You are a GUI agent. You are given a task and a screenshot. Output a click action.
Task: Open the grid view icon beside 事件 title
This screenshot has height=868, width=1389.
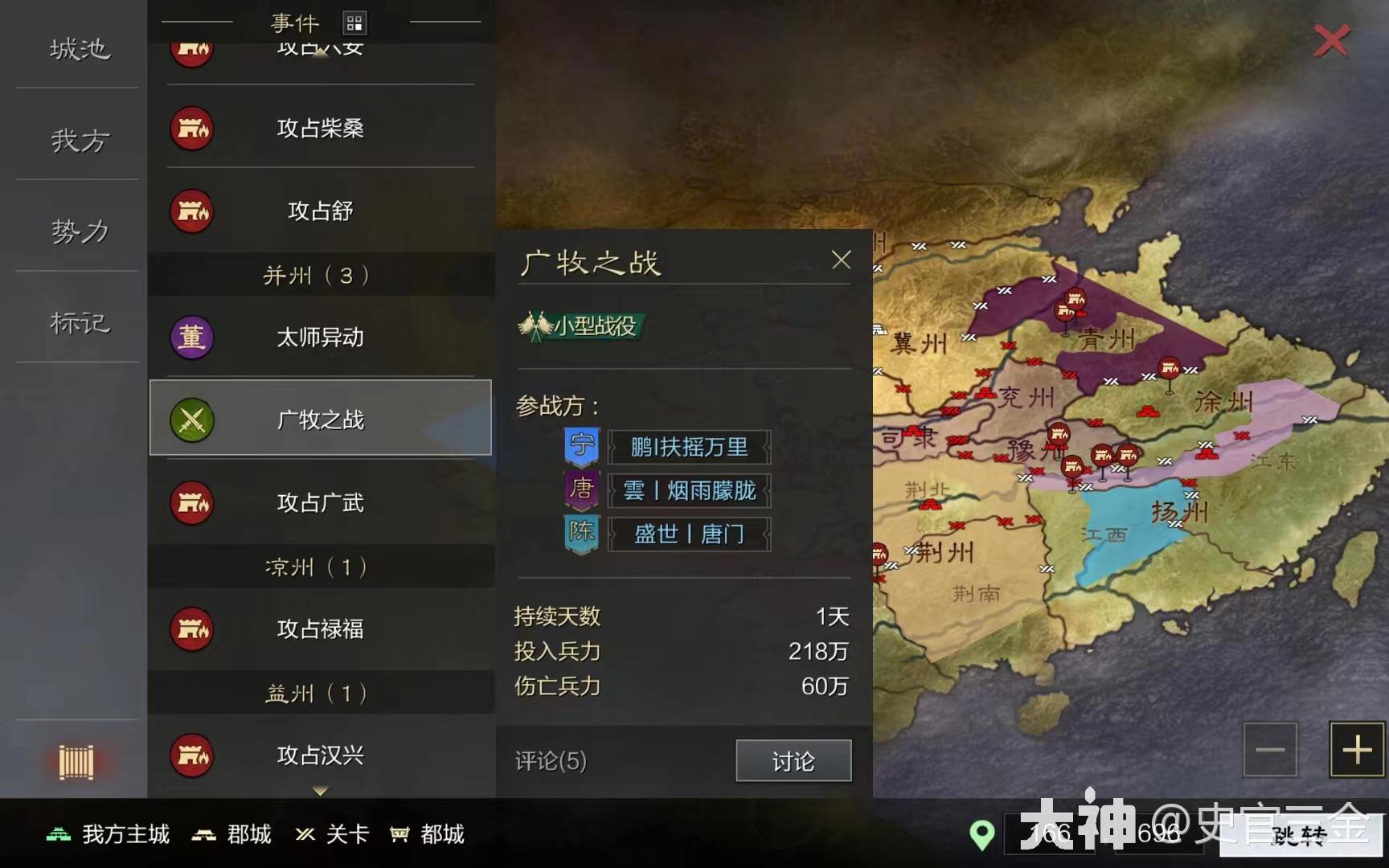pyautogui.click(x=354, y=23)
